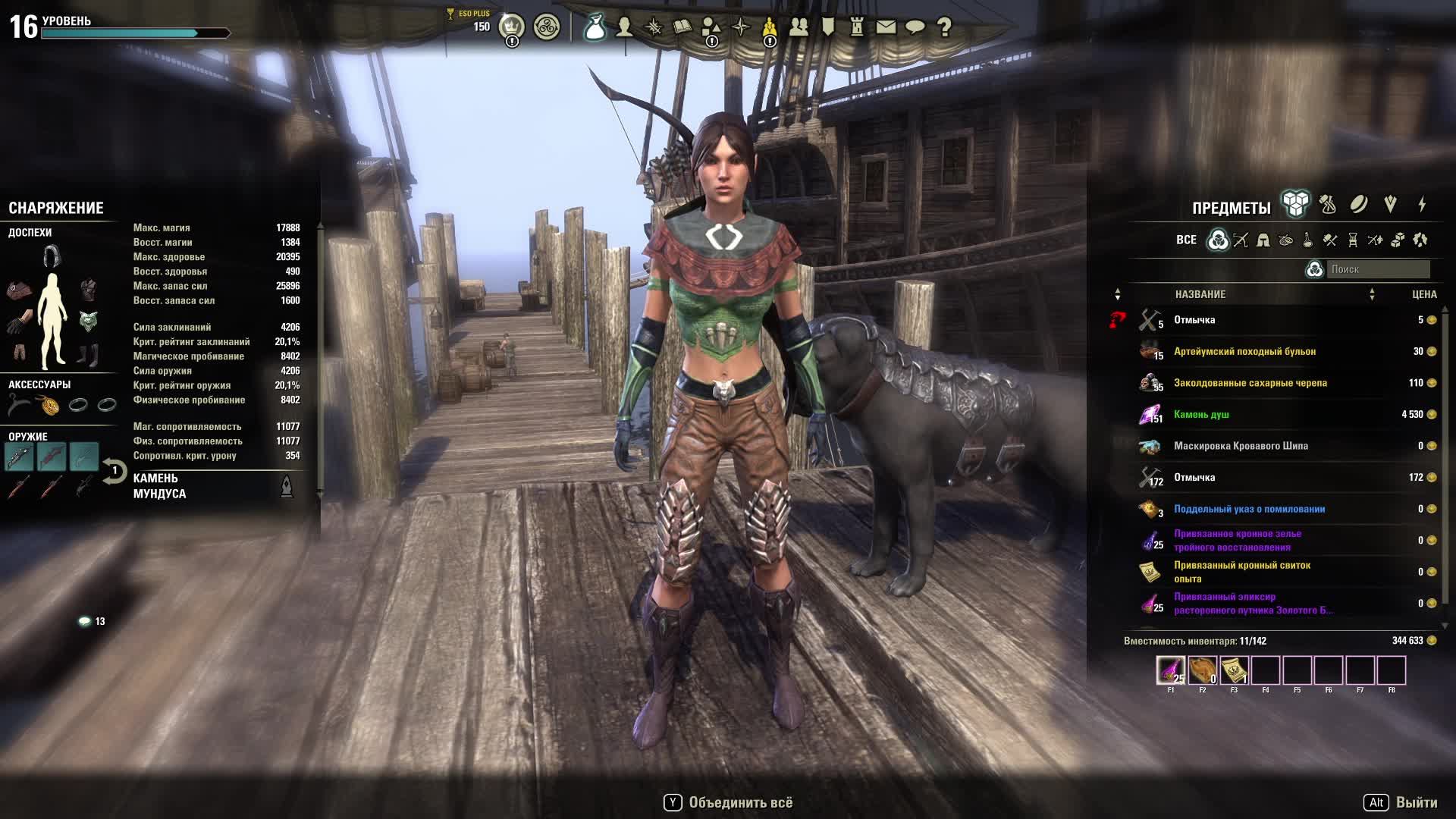The image size is (1456, 819).
Task: Sort the item list by price
Action: [x=1424, y=294]
